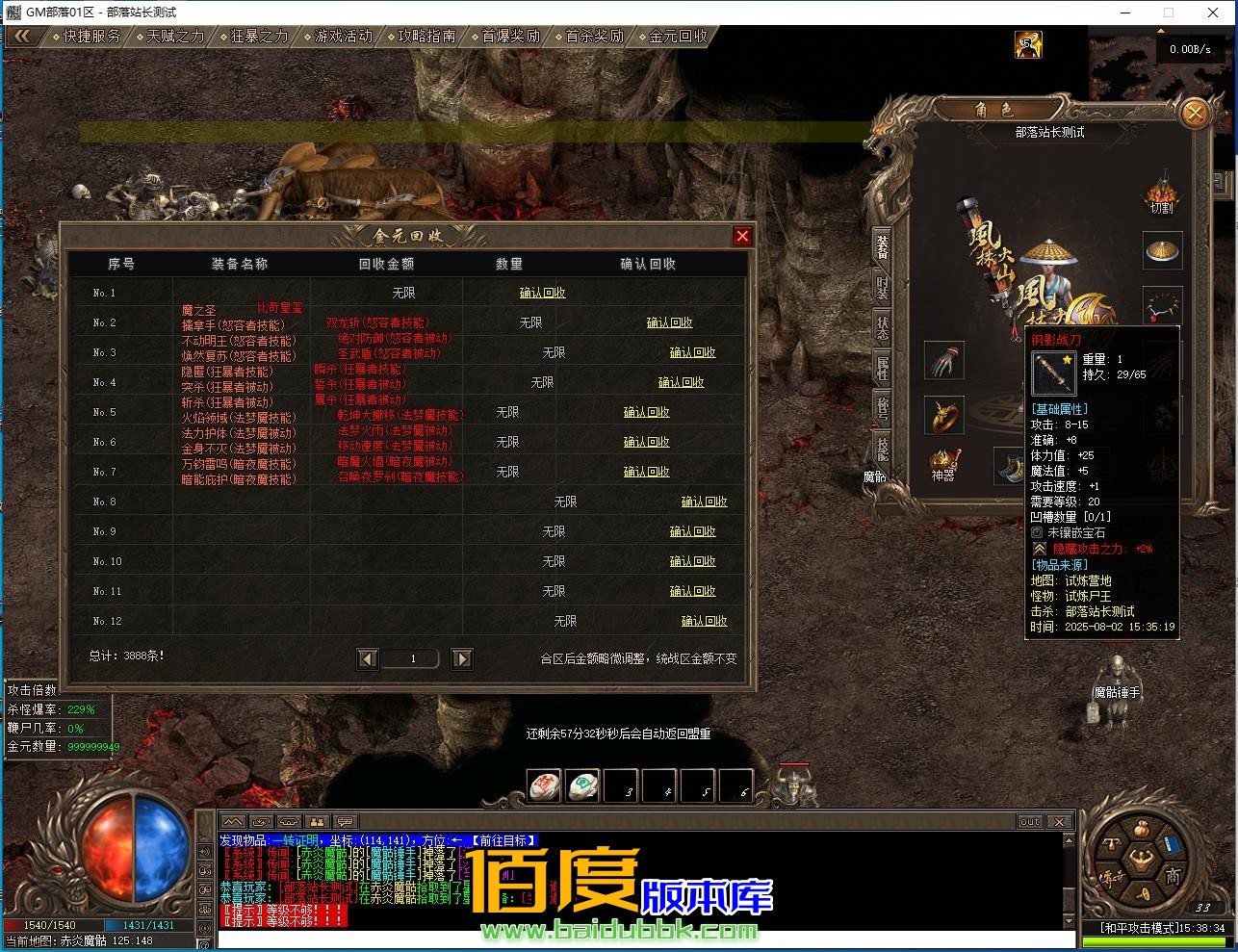Open the 首爆奖励 rewards menu
This screenshot has width=1238, height=952.
click(510, 36)
